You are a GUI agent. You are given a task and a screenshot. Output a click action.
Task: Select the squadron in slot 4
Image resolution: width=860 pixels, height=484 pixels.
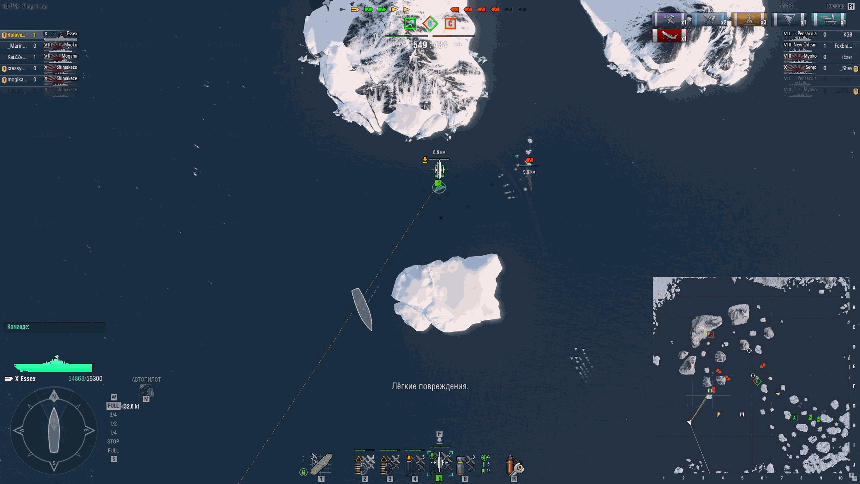[x=414, y=463]
